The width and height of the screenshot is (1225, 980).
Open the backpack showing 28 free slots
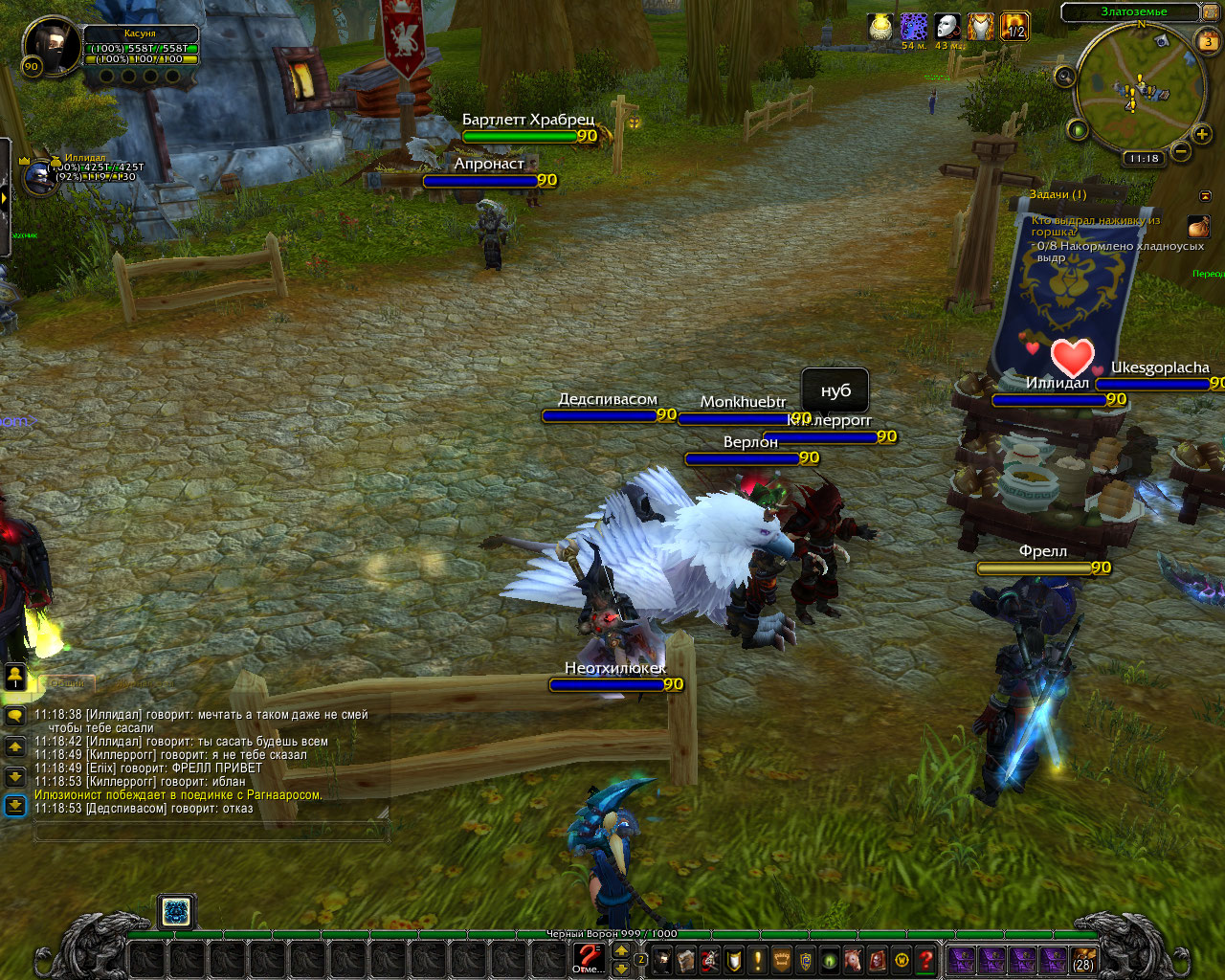(x=1082, y=959)
